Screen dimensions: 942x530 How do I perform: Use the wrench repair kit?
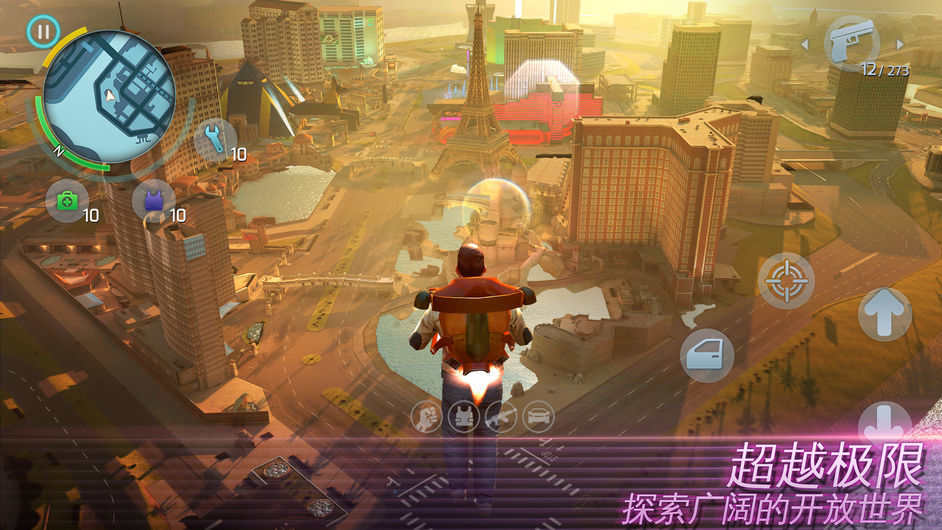point(214,137)
